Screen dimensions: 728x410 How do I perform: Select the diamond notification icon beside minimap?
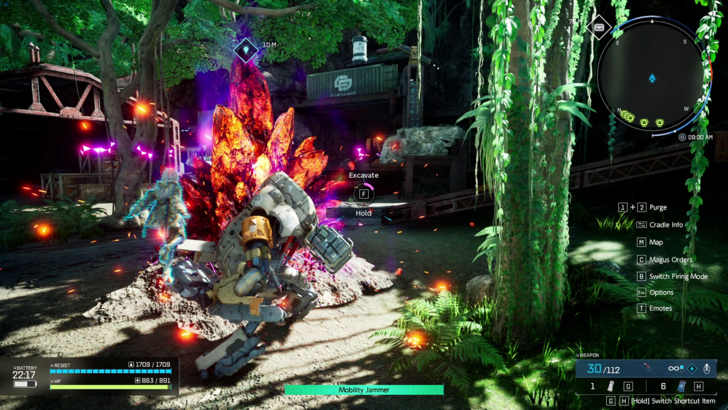[599, 28]
